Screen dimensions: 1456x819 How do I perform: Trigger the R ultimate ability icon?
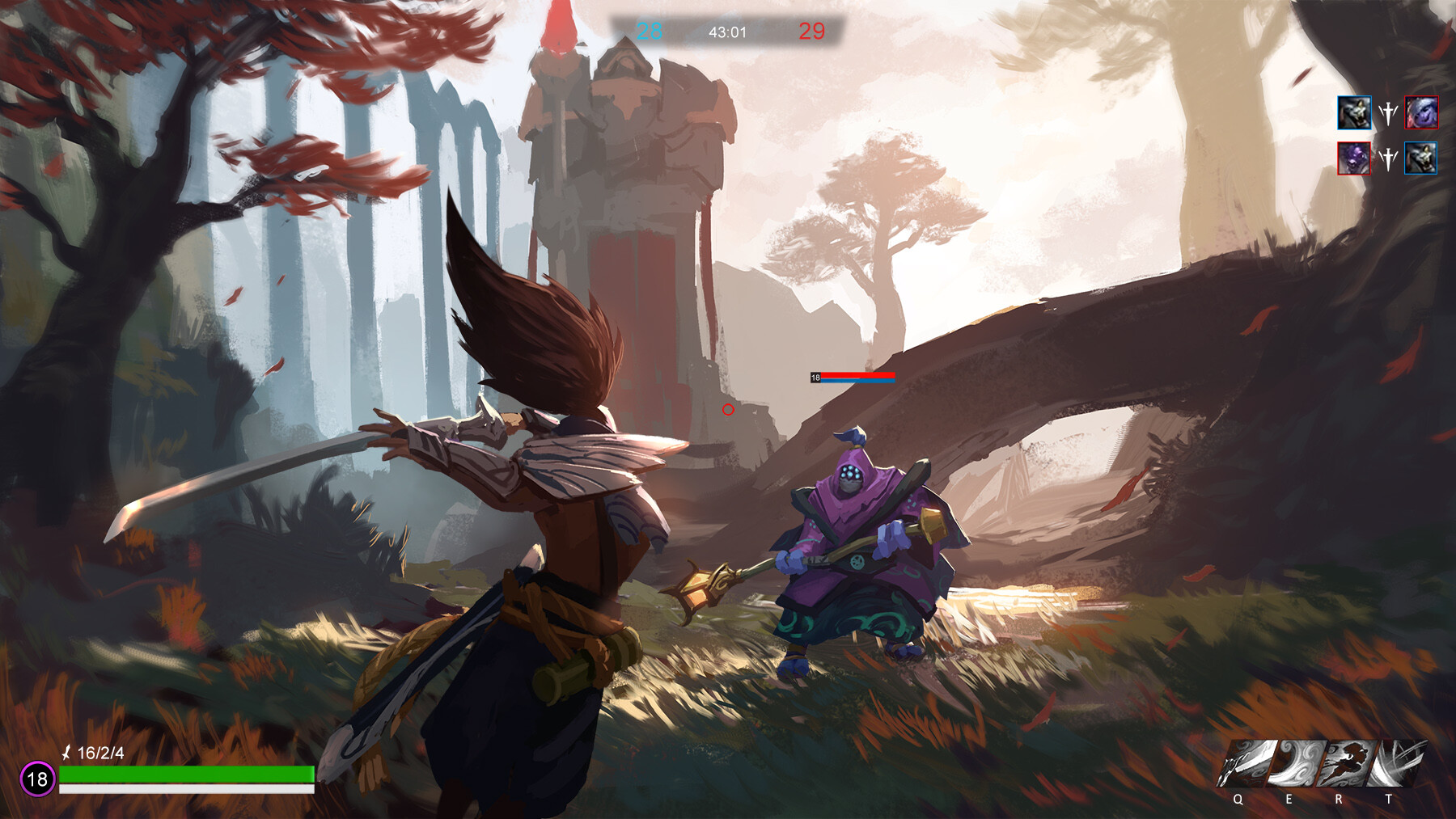pyautogui.click(x=1345, y=765)
